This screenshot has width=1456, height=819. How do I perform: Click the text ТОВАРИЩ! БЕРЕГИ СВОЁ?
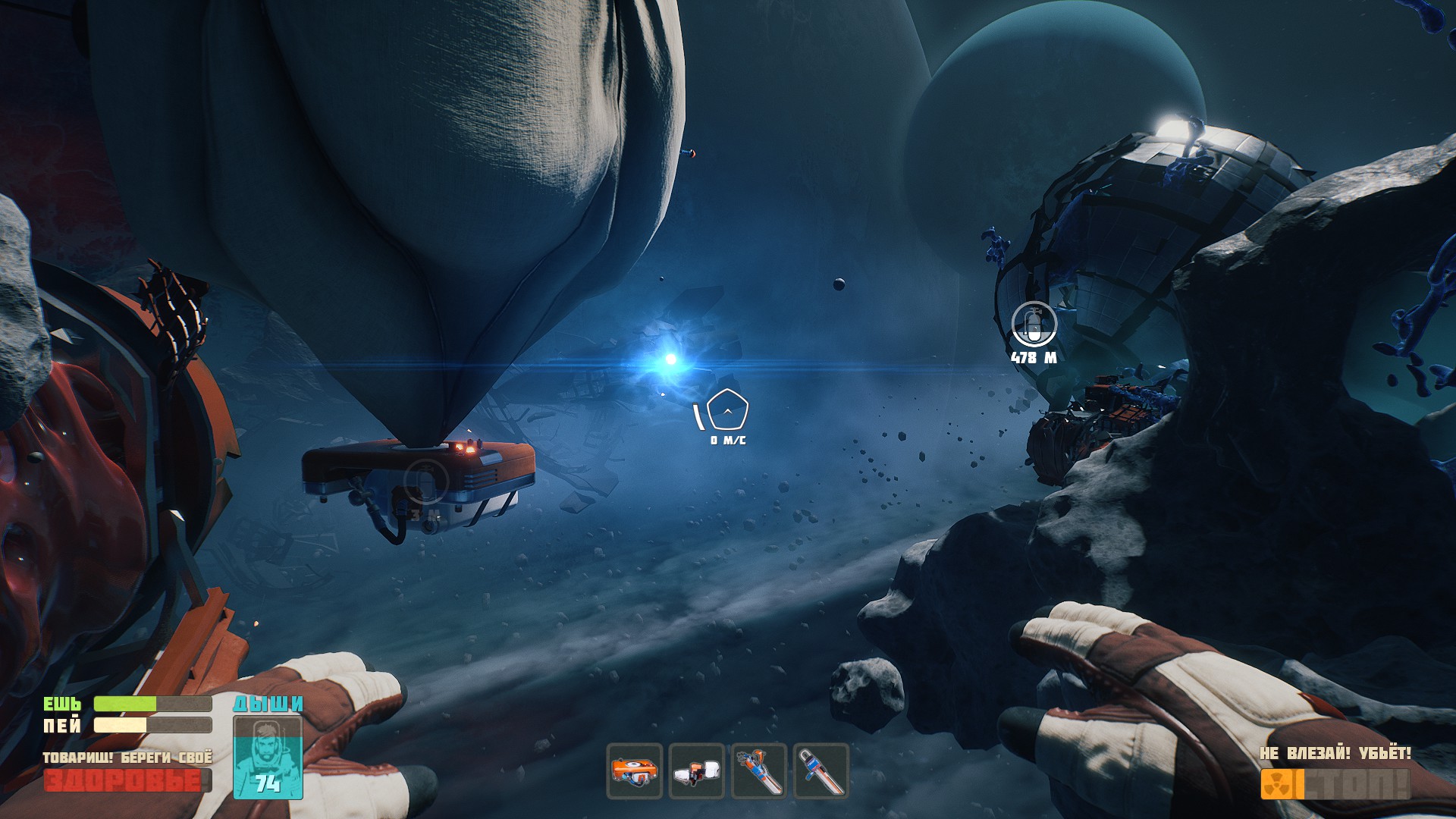click(127, 756)
